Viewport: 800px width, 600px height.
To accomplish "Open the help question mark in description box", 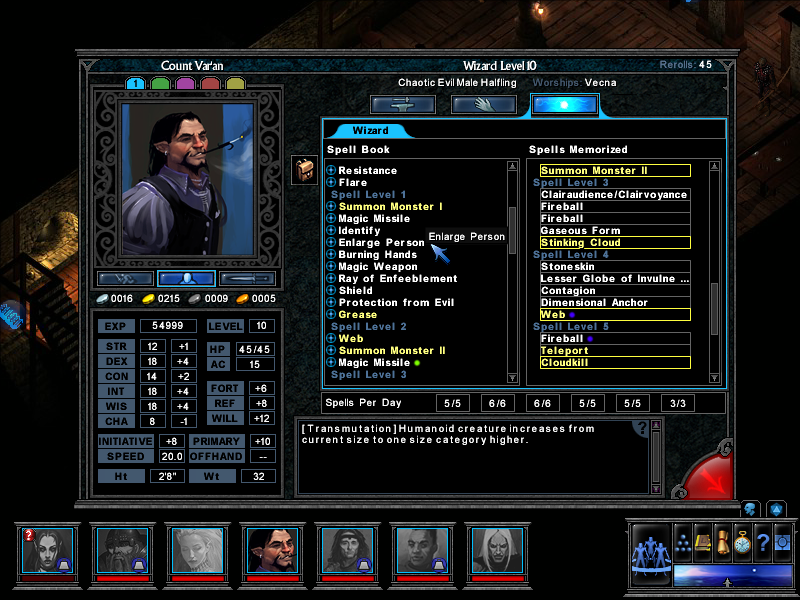I will tap(642, 428).
